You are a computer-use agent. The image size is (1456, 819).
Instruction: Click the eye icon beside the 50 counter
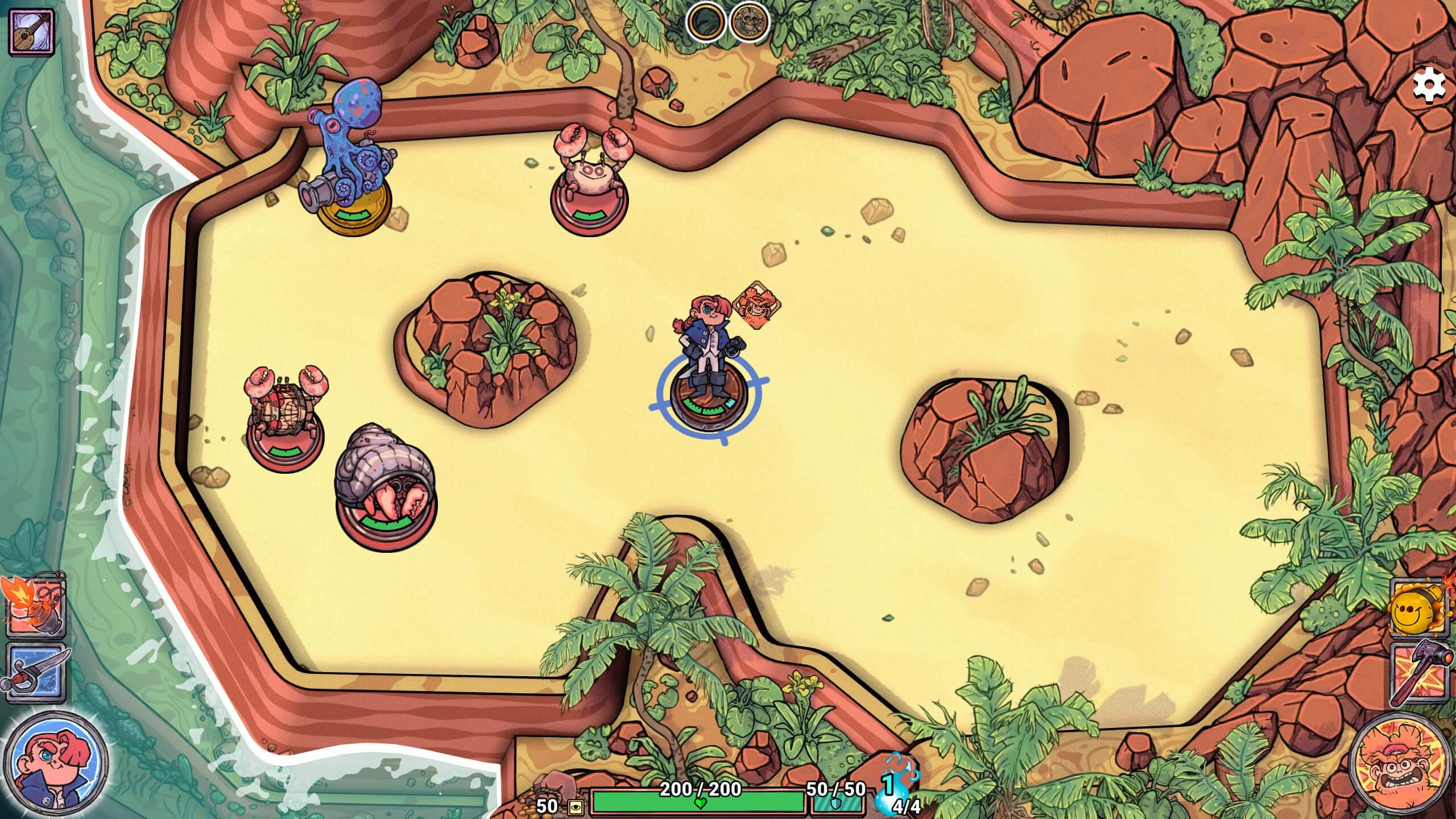click(576, 806)
